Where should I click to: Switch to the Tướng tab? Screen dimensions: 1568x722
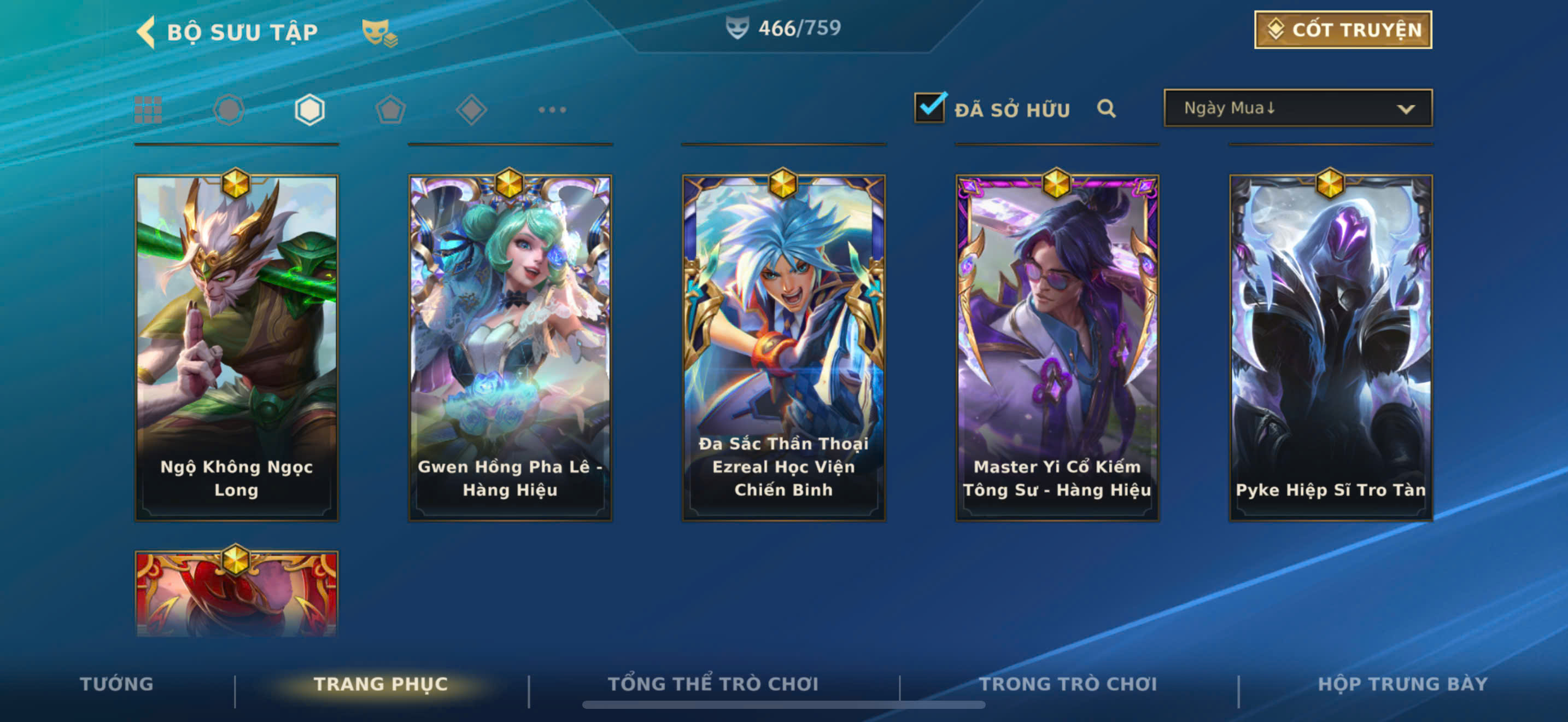(116, 684)
